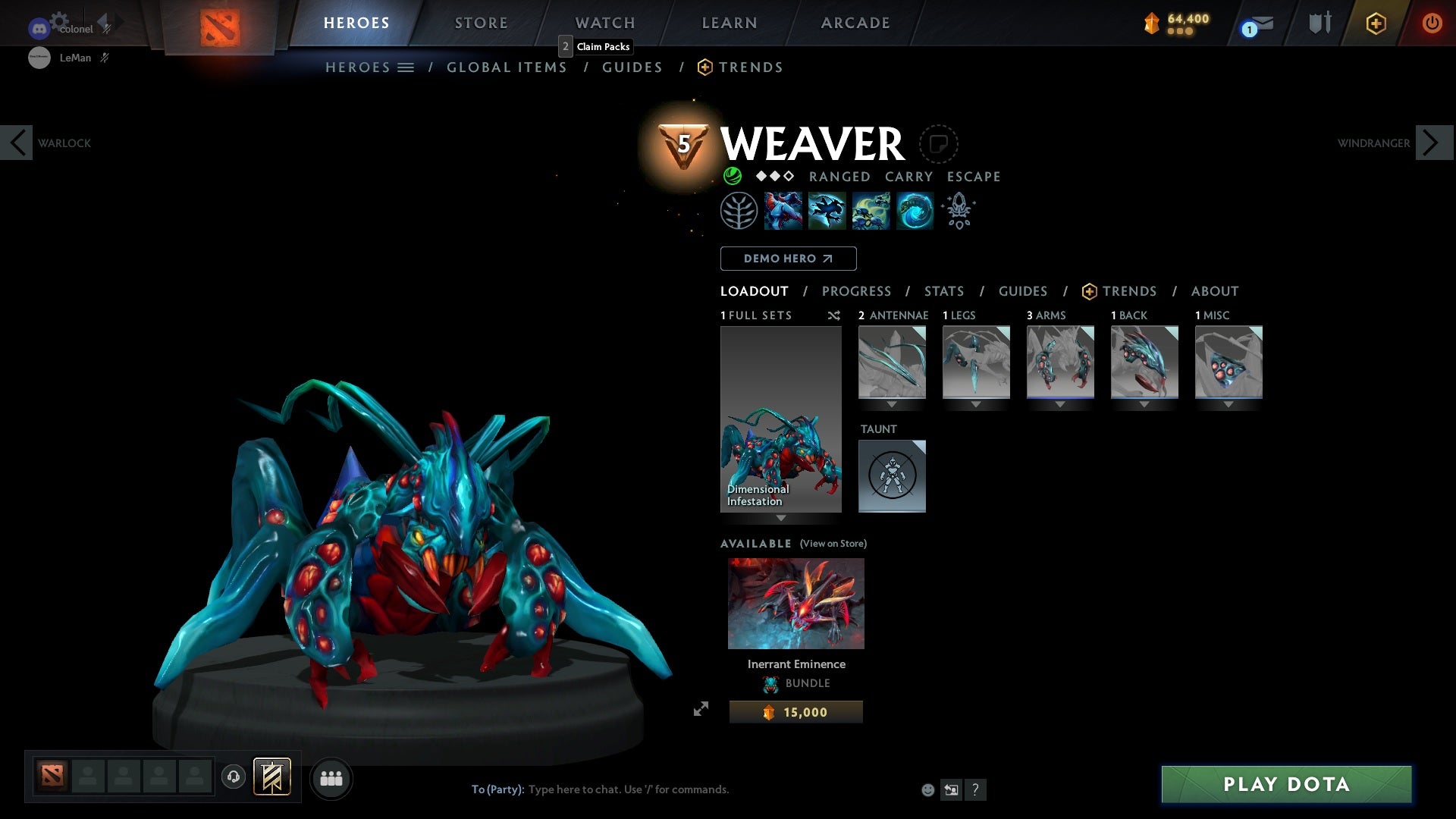Expand the Back slot item choices
Image resolution: width=1456 pixels, height=819 pixels.
coord(1144,403)
